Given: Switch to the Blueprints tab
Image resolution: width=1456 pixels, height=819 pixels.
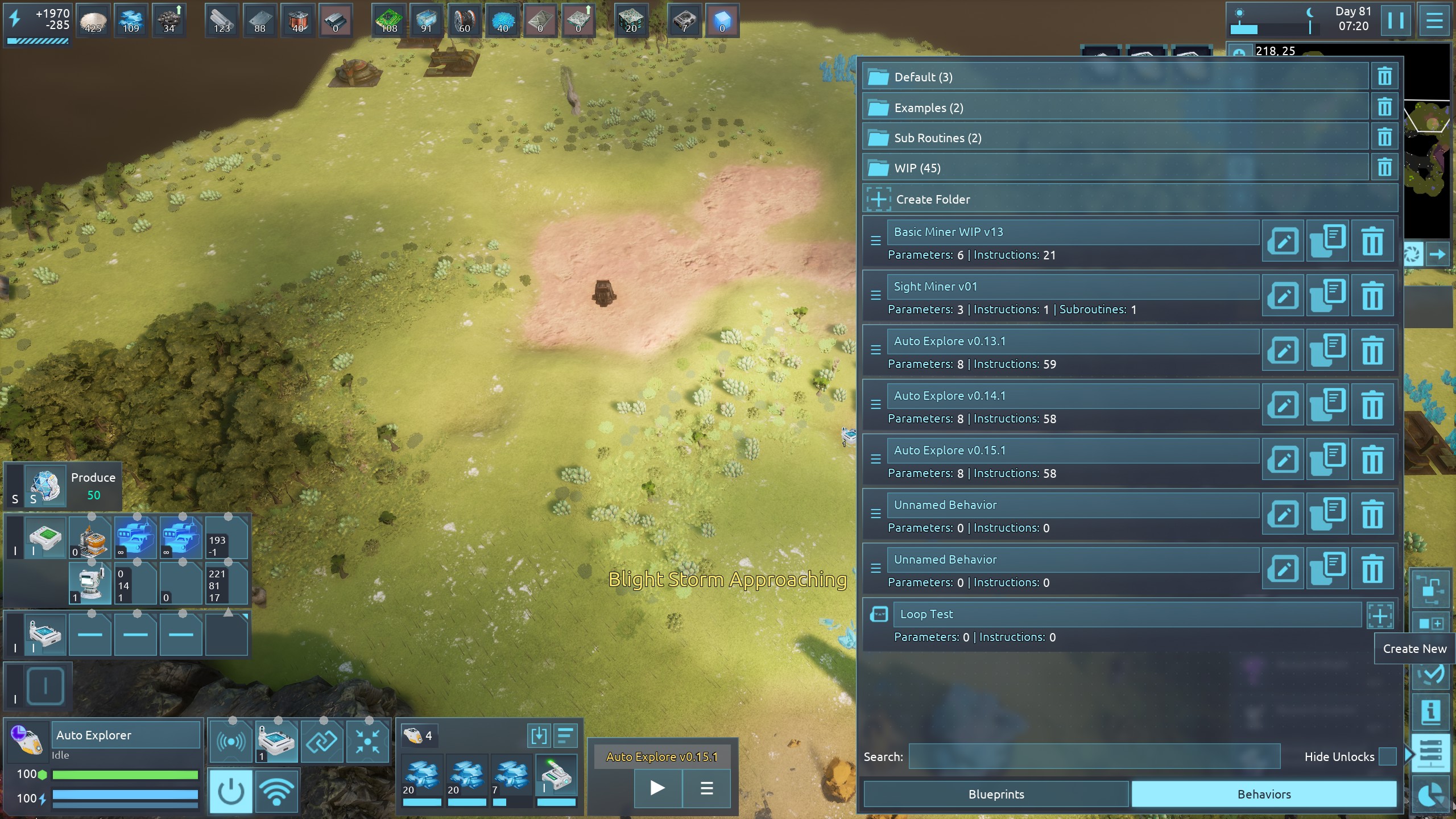Looking at the screenshot, I should (x=996, y=795).
